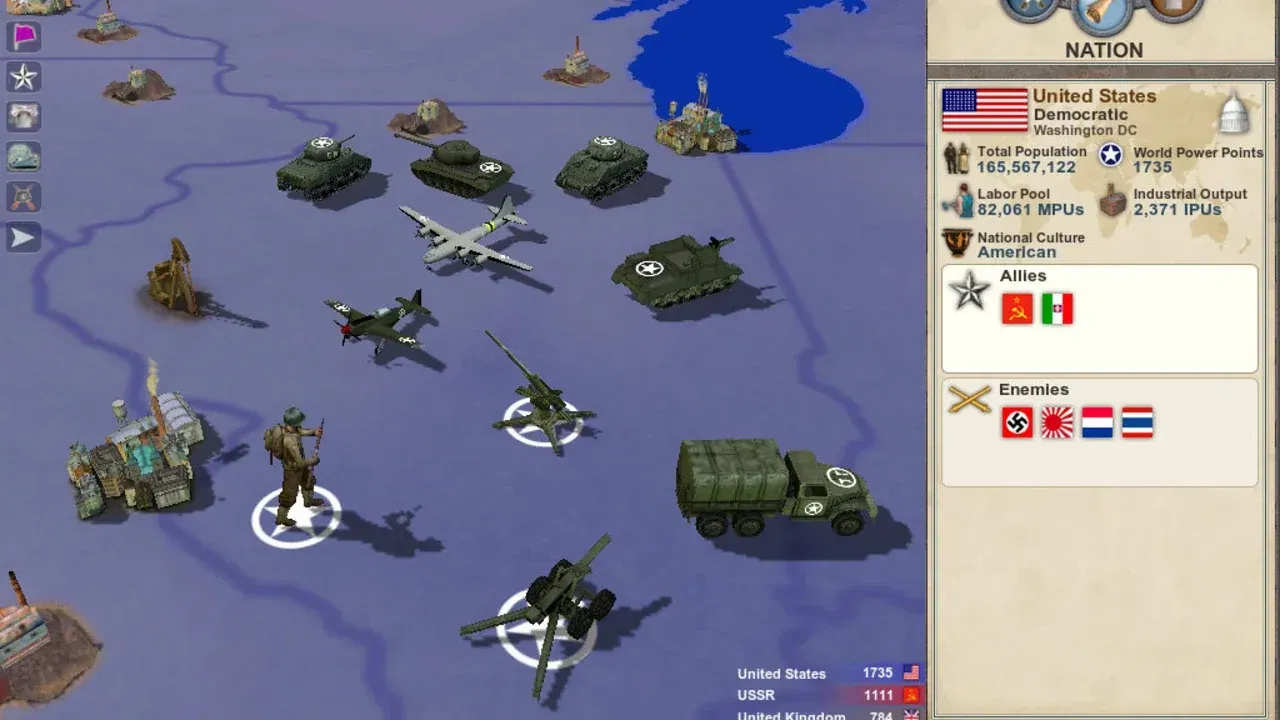Click the Nazi Germany flag under Enemies
This screenshot has height=720, width=1280.
point(1018,422)
